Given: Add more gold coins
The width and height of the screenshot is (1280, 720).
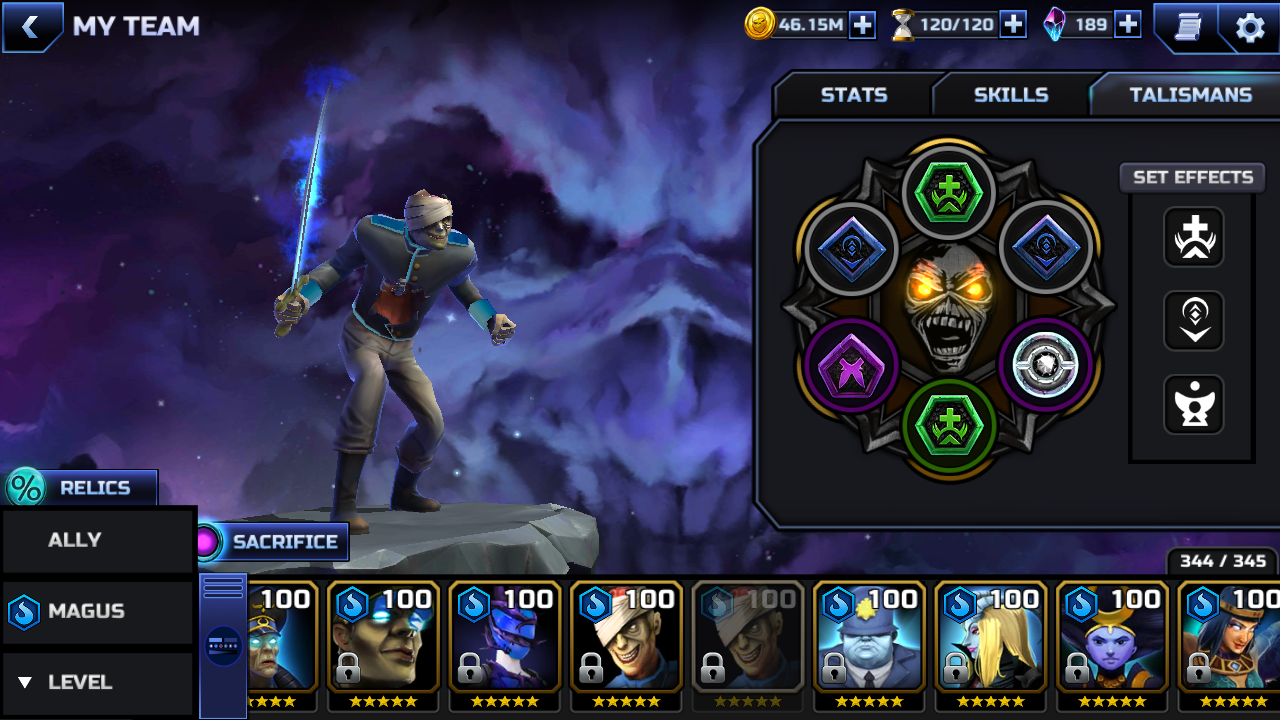Looking at the screenshot, I should point(862,25).
